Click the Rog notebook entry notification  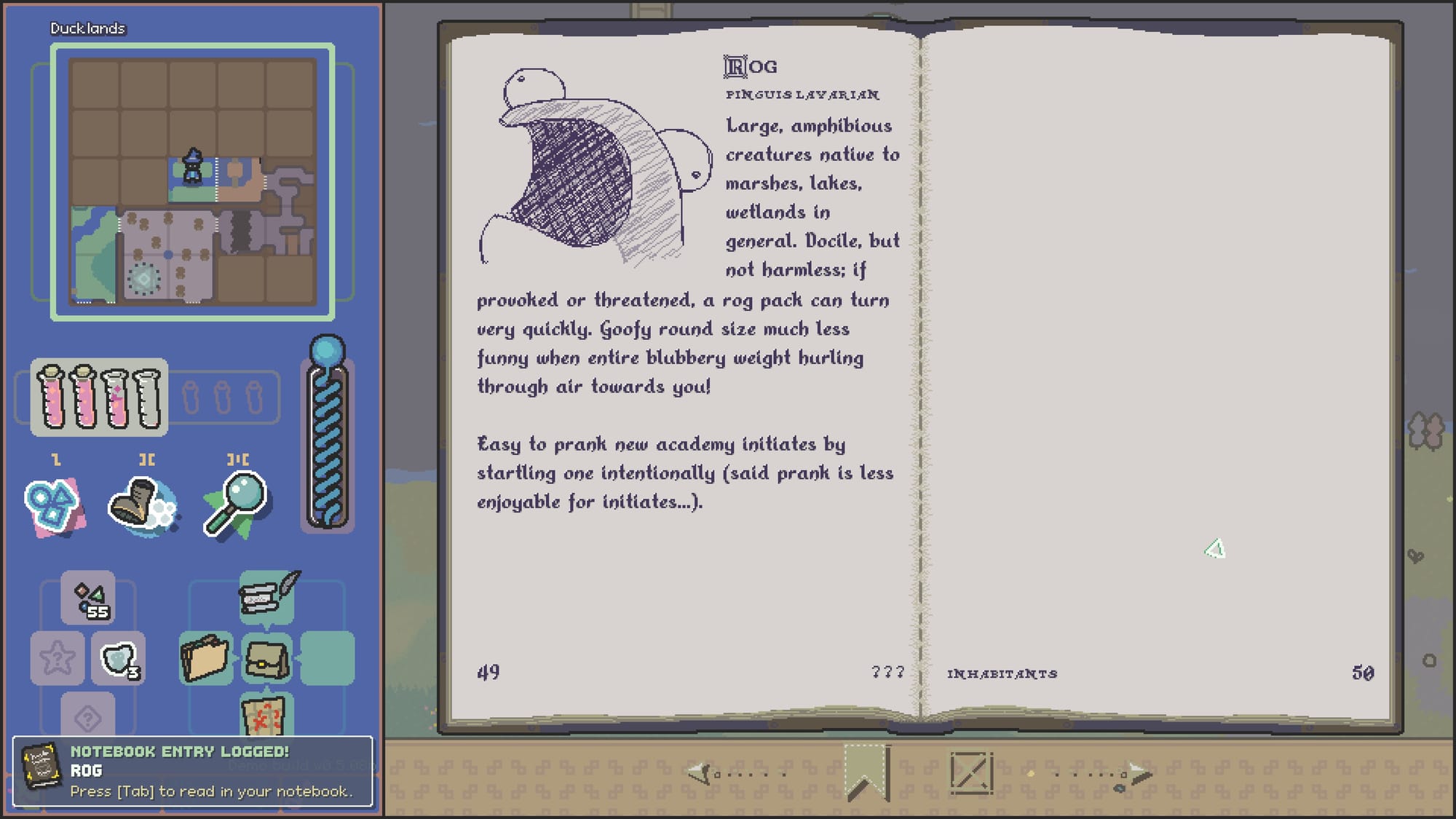[193, 772]
